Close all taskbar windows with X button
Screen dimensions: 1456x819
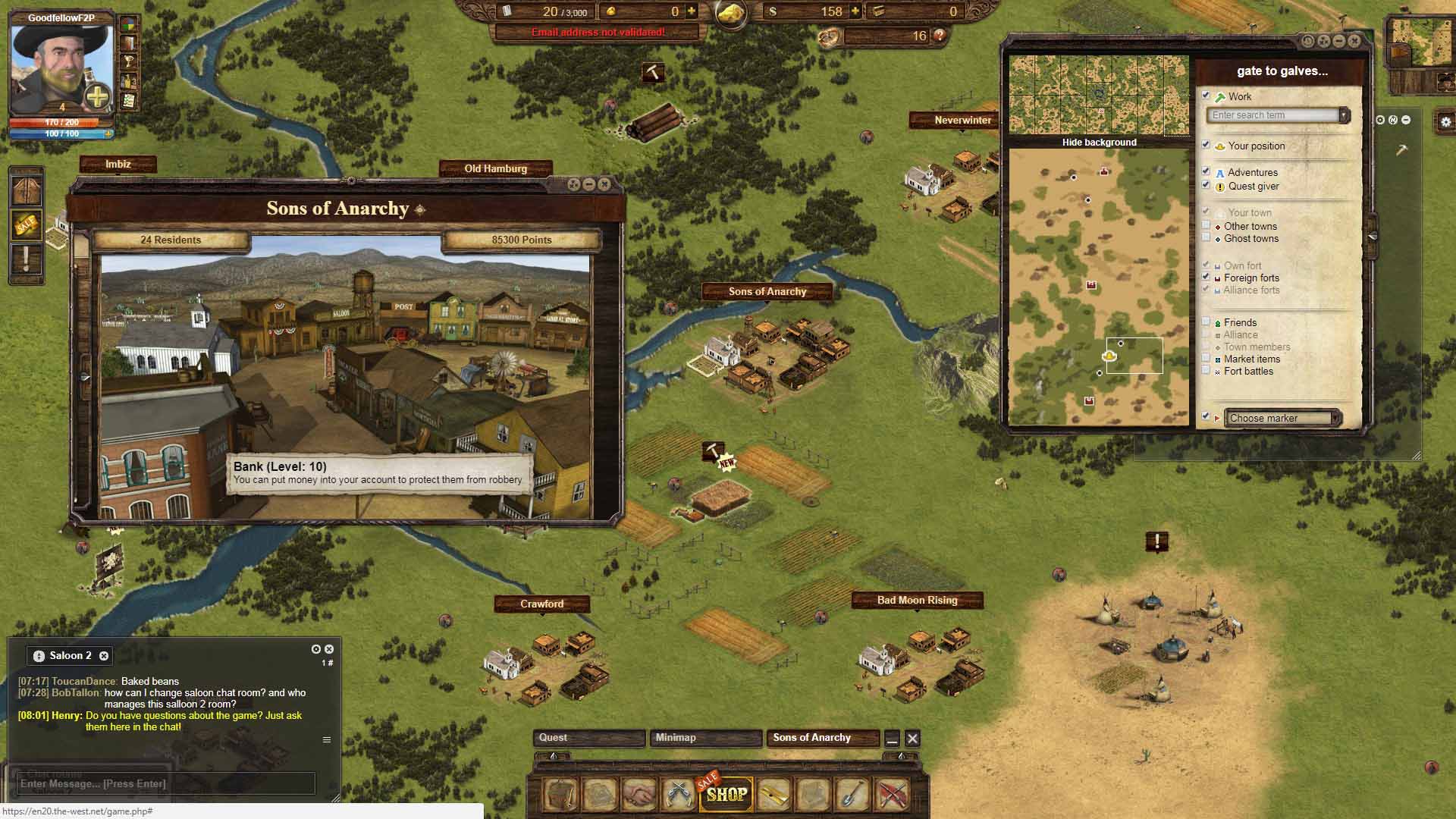pyautogui.click(x=912, y=738)
